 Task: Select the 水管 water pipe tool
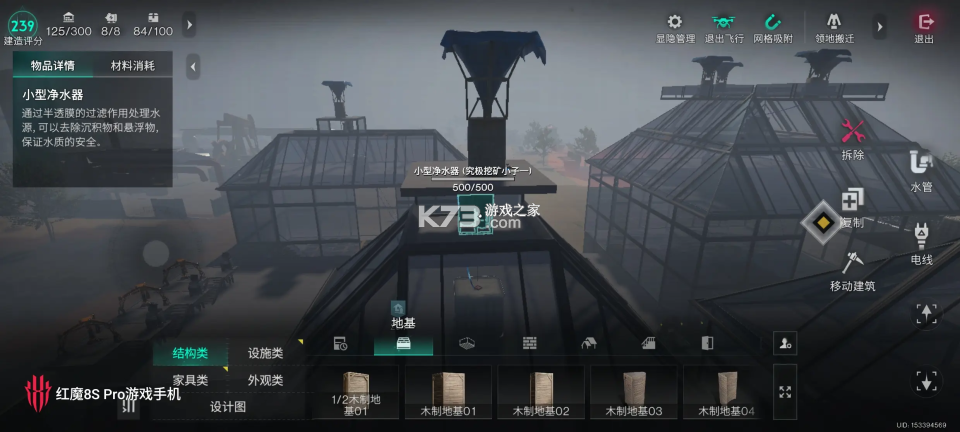[x=921, y=170]
